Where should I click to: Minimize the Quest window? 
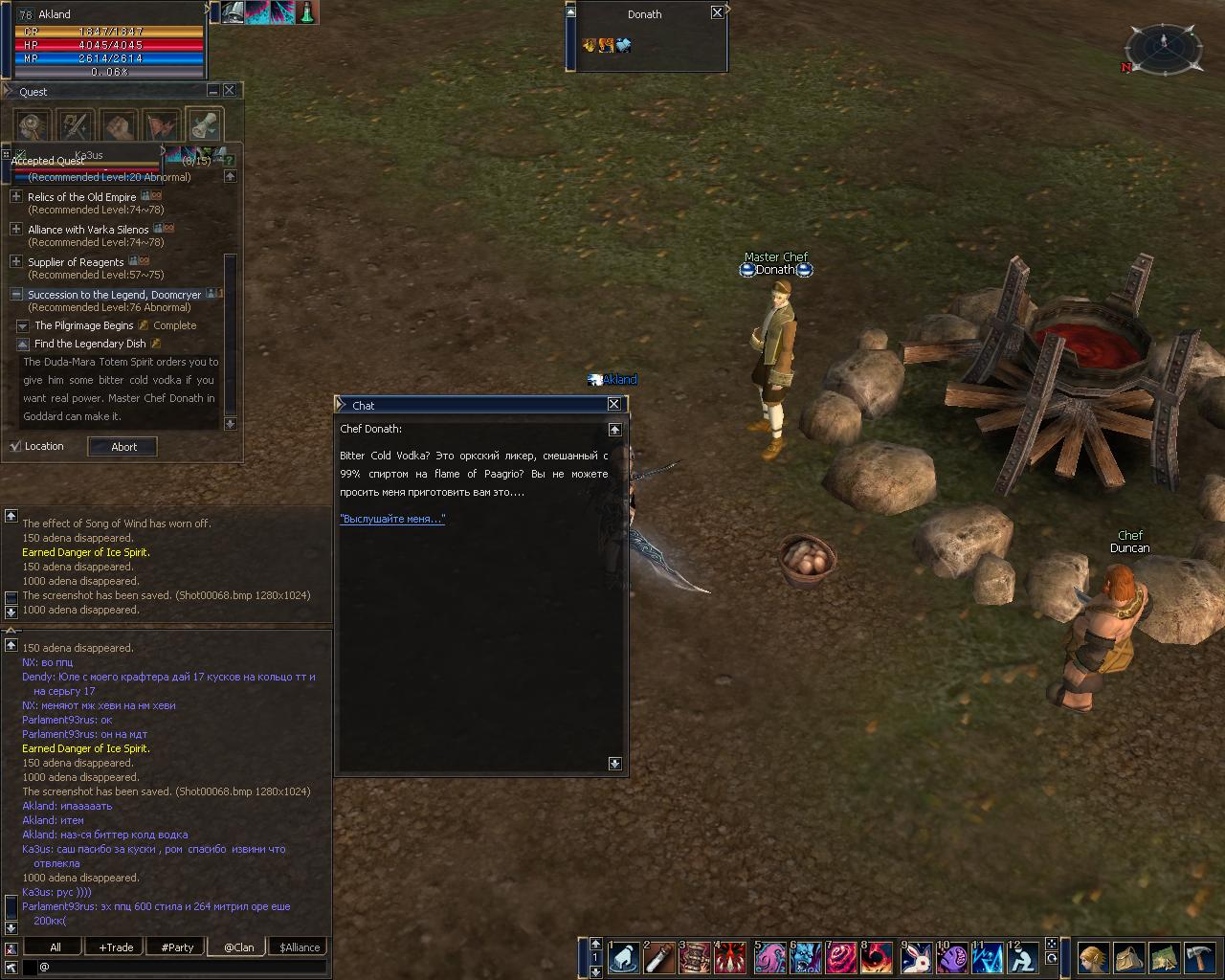pyautogui.click(x=213, y=90)
